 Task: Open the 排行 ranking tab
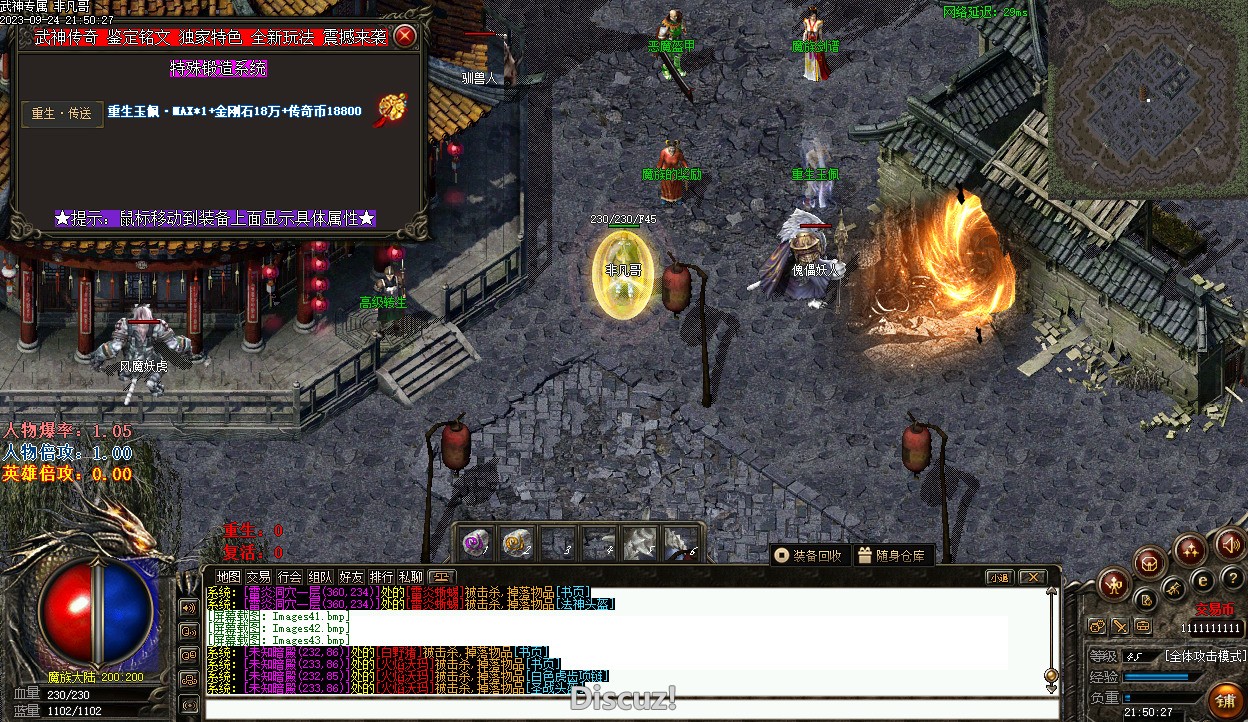pos(381,577)
